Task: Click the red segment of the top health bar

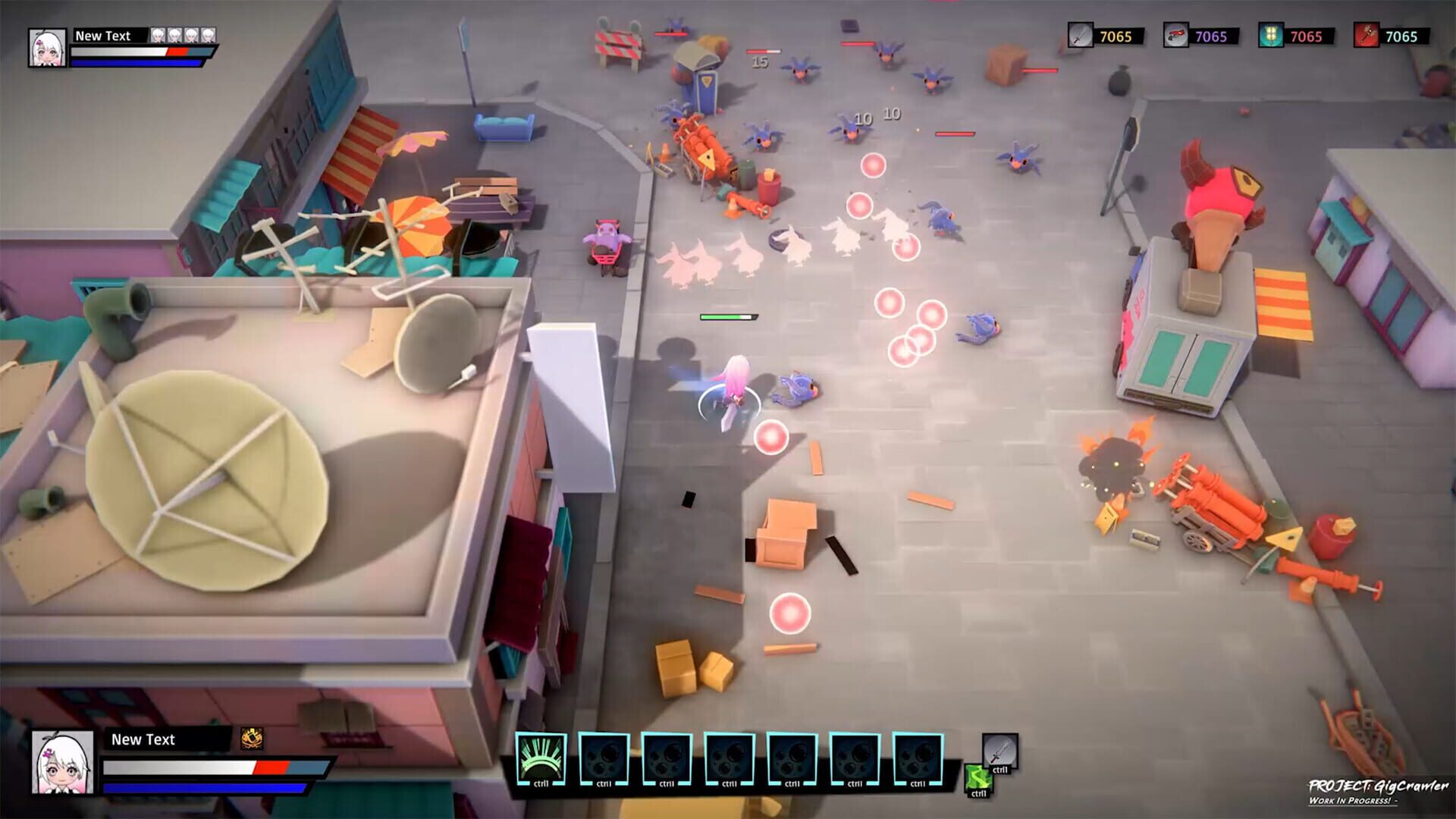Action: 179,52
